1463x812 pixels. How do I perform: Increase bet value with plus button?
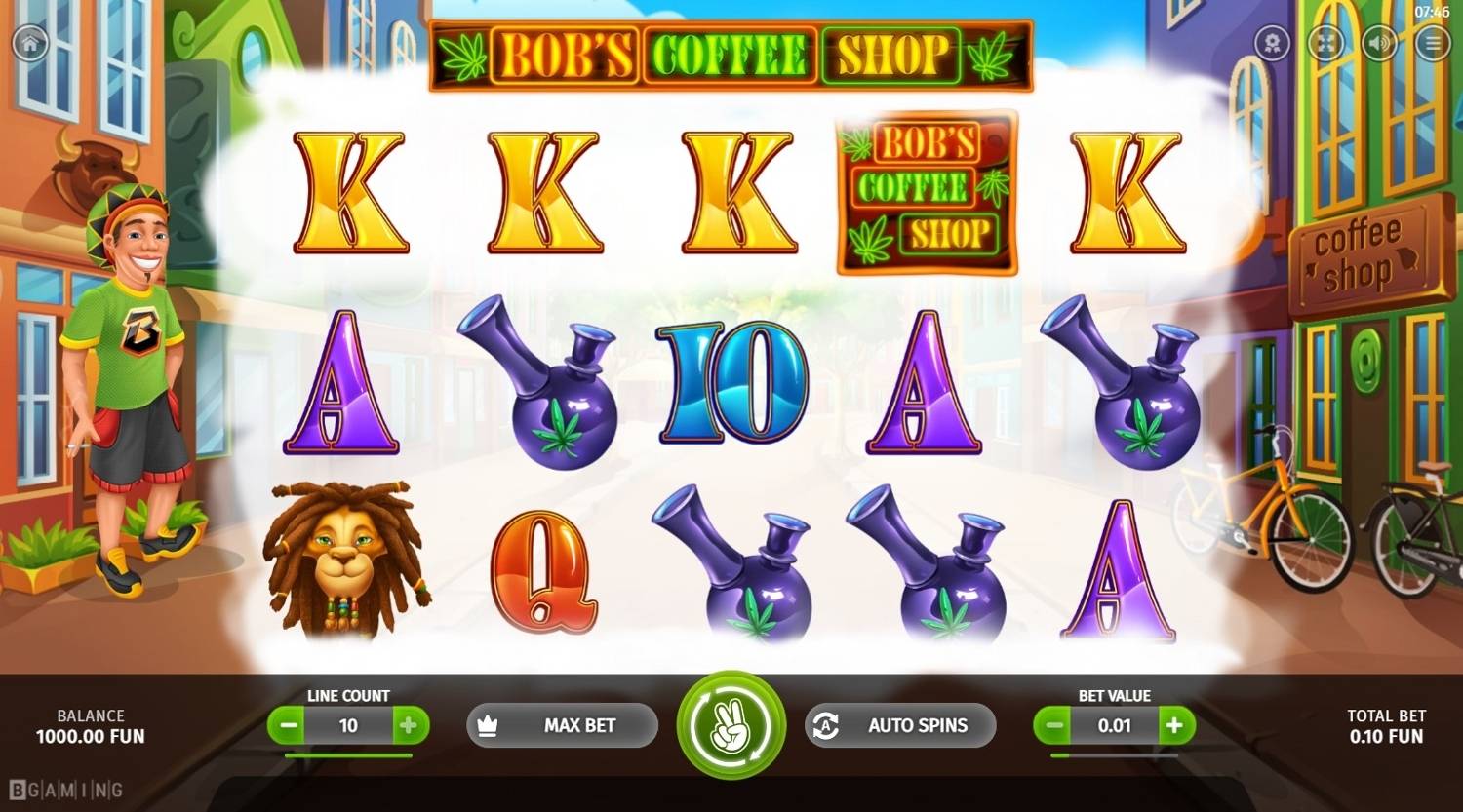click(1173, 725)
